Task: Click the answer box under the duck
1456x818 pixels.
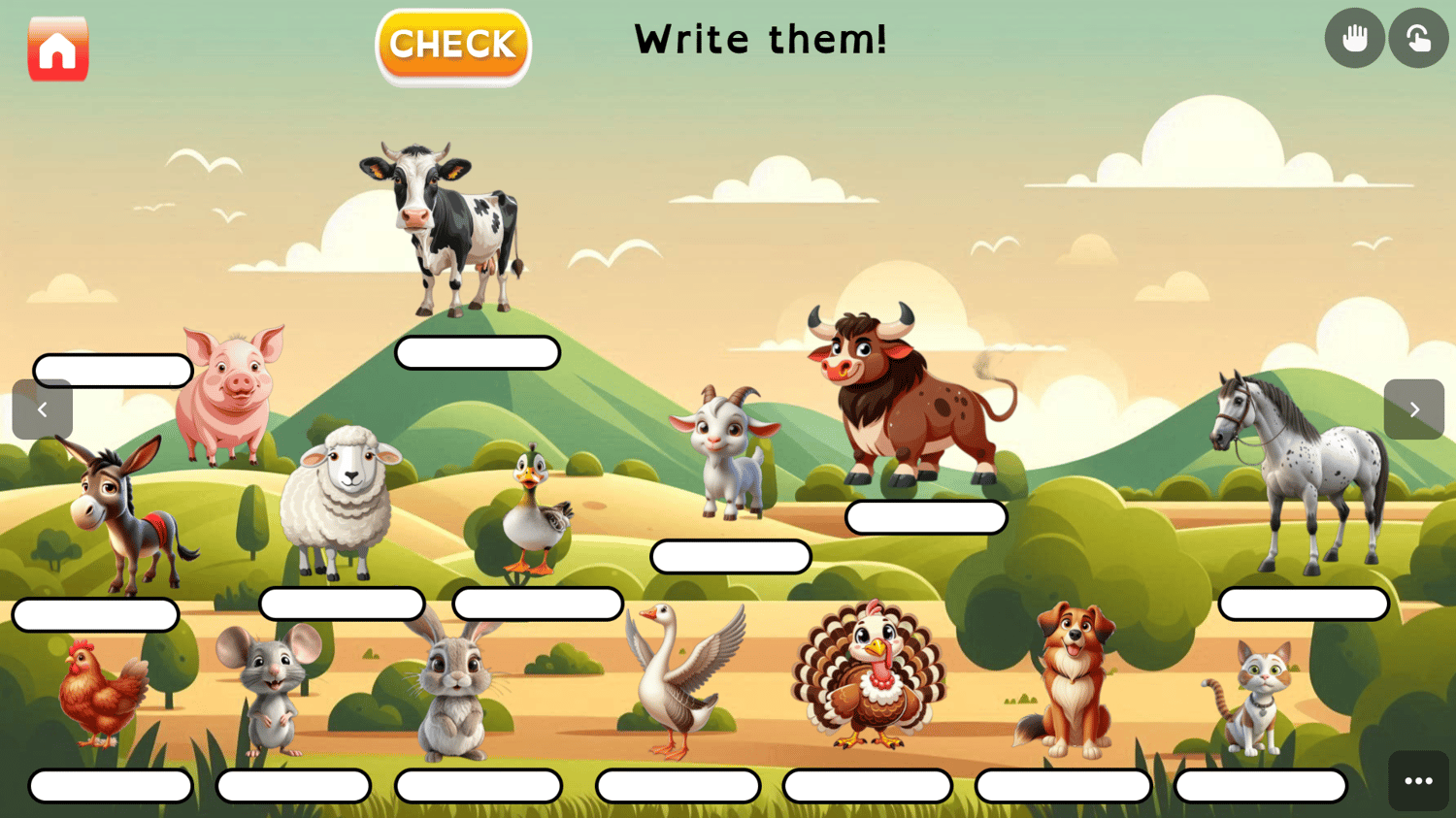Action: pos(538,604)
